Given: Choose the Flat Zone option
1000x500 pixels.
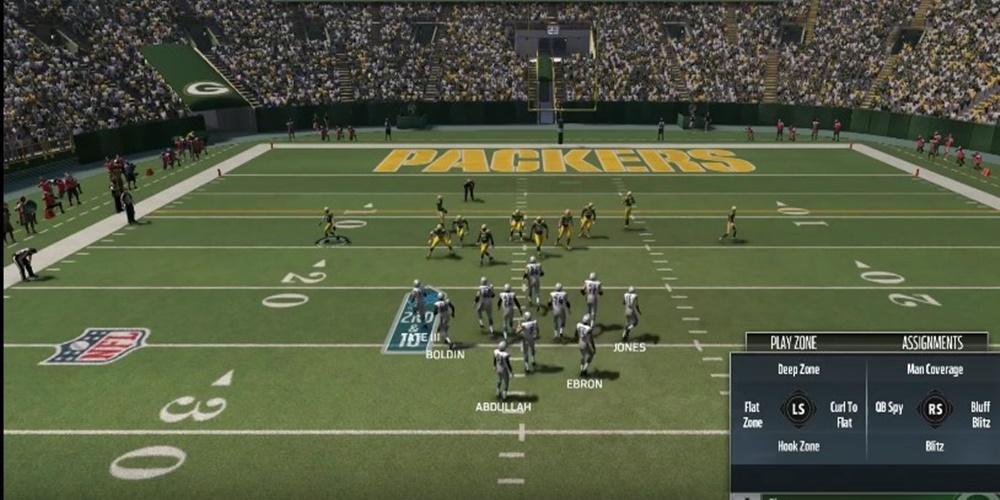Looking at the screenshot, I should coord(752,414).
